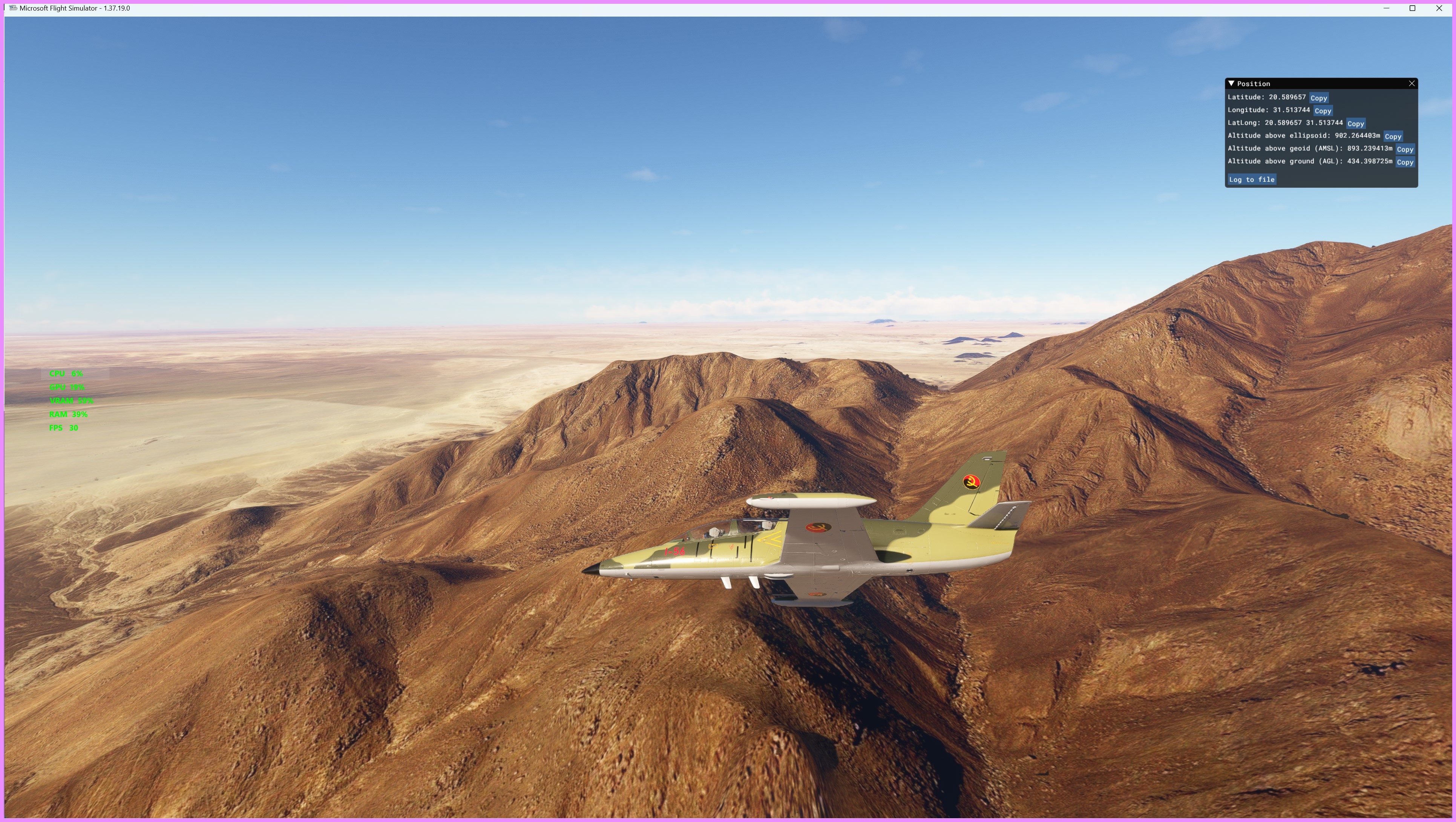Copy the Longitude value
This screenshot has height=822, width=1456.
[x=1322, y=111]
